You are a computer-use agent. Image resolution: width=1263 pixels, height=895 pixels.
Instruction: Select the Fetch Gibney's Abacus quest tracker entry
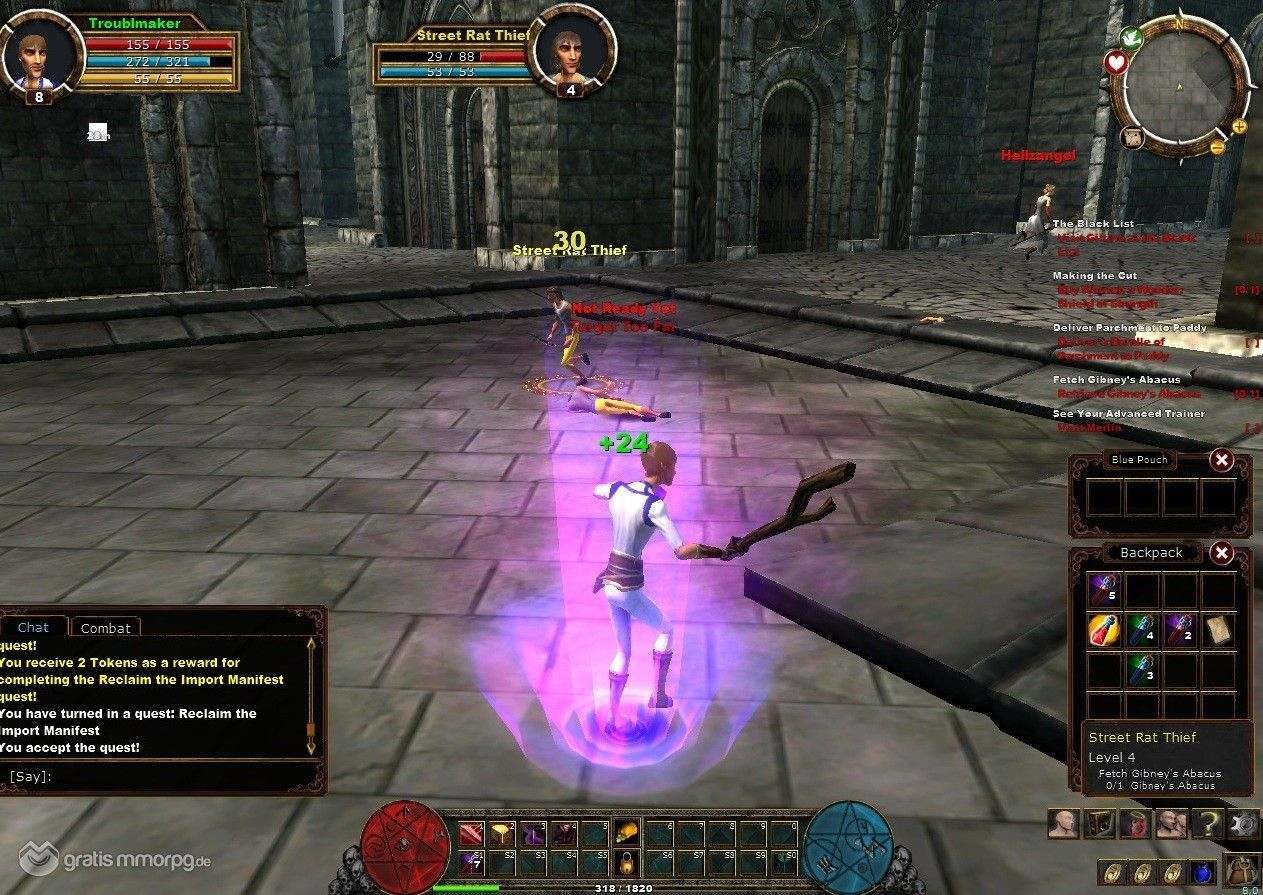[1115, 380]
